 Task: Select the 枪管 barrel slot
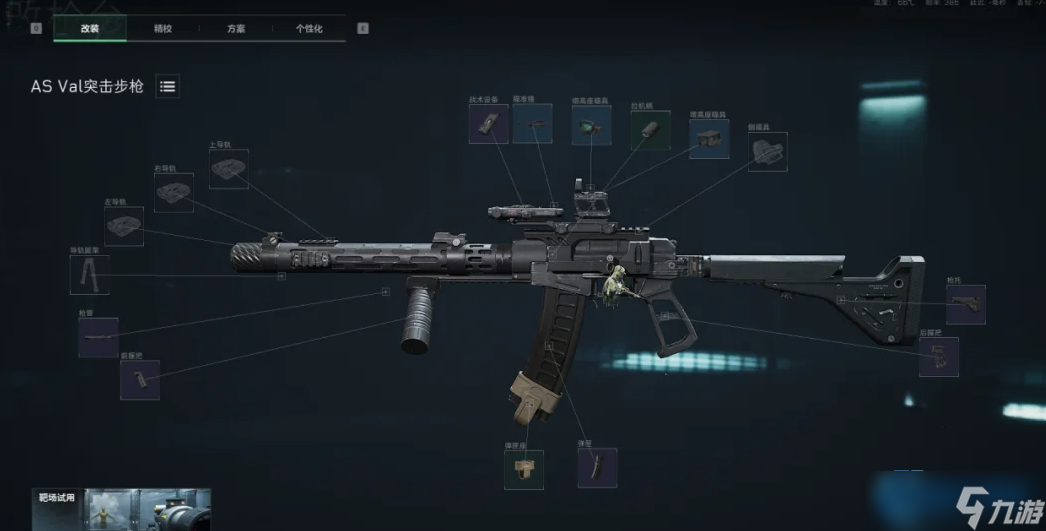[98, 338]
